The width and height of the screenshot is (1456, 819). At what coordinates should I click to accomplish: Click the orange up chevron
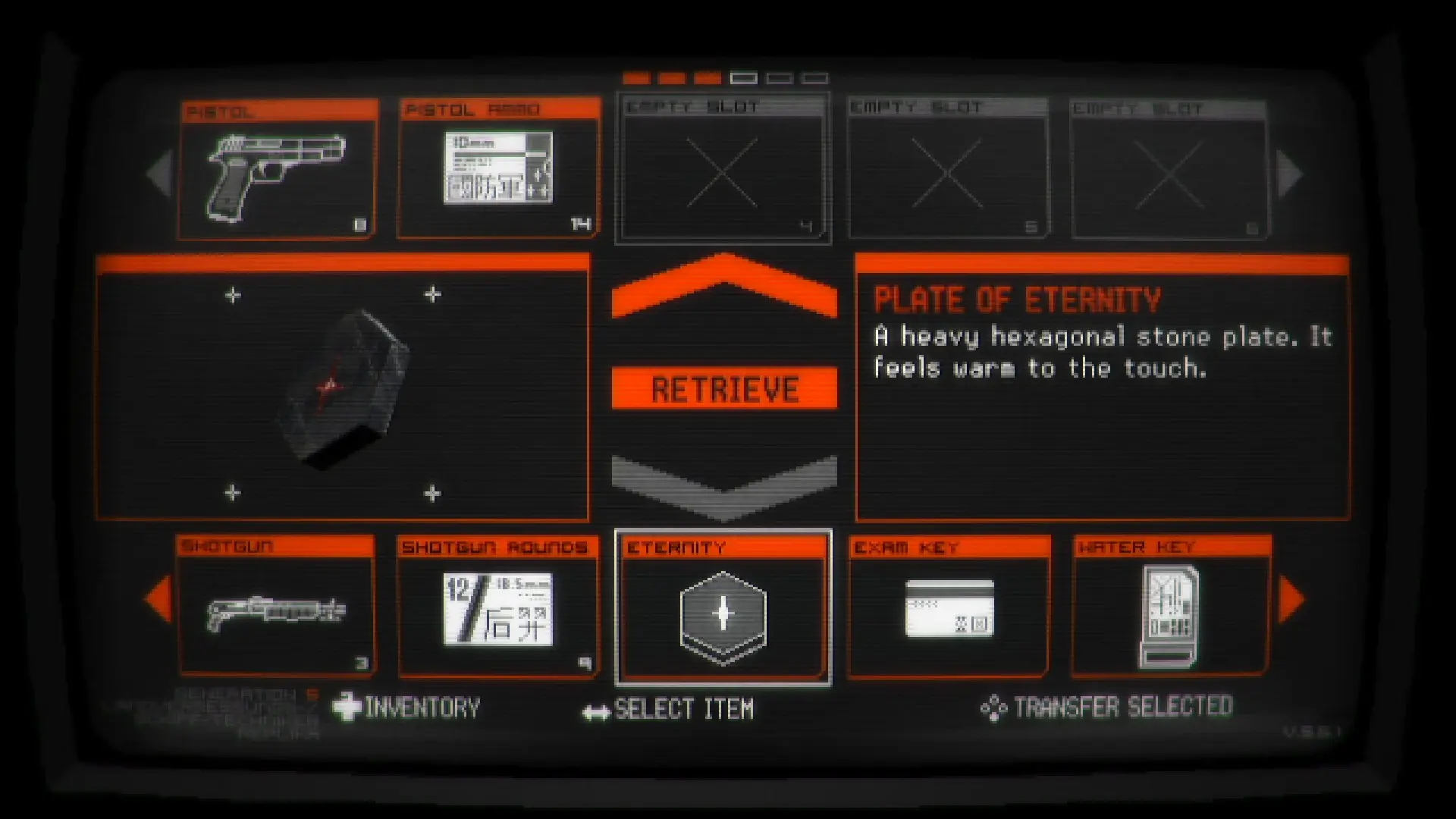[724, 286]
